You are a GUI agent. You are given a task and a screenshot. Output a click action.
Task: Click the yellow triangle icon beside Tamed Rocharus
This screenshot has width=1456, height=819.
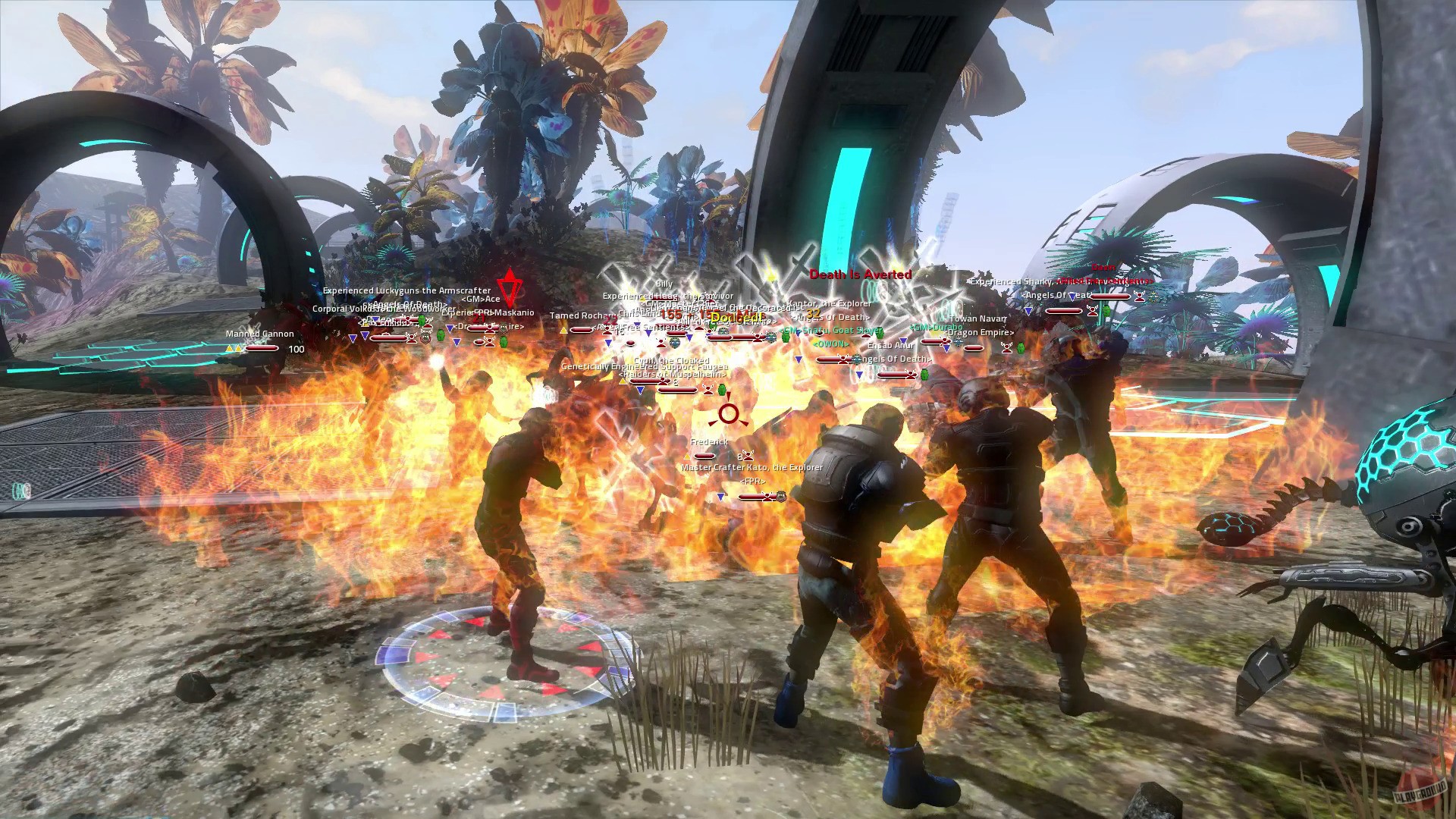pos(563,328)
